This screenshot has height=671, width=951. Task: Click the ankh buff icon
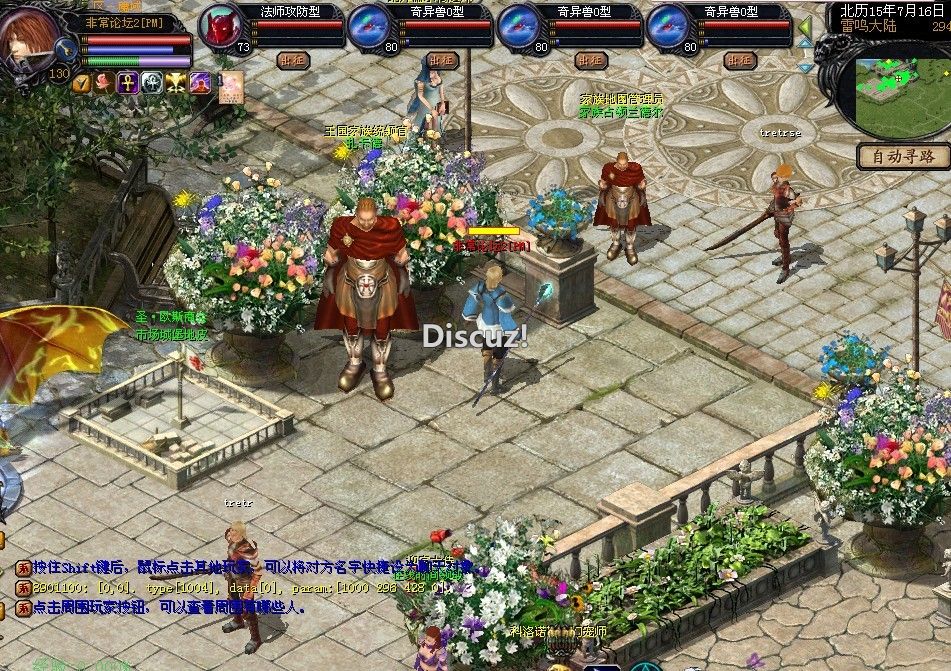pyautogui.click(x=128, y=82)
